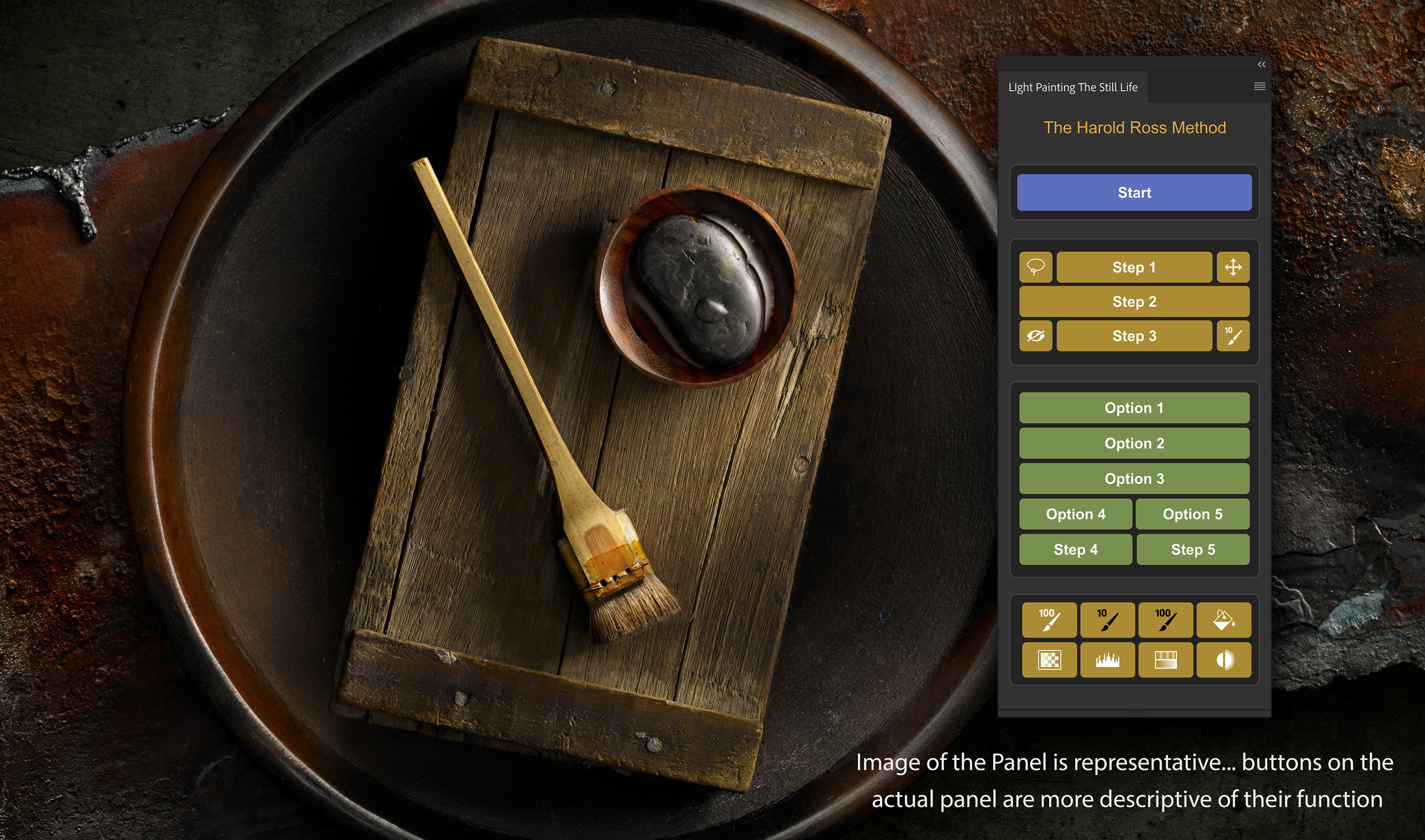This screenshot has height=840, width=1425.
Task: Click the checkerboard transparency icon
Action: (x=1049, y=660)
